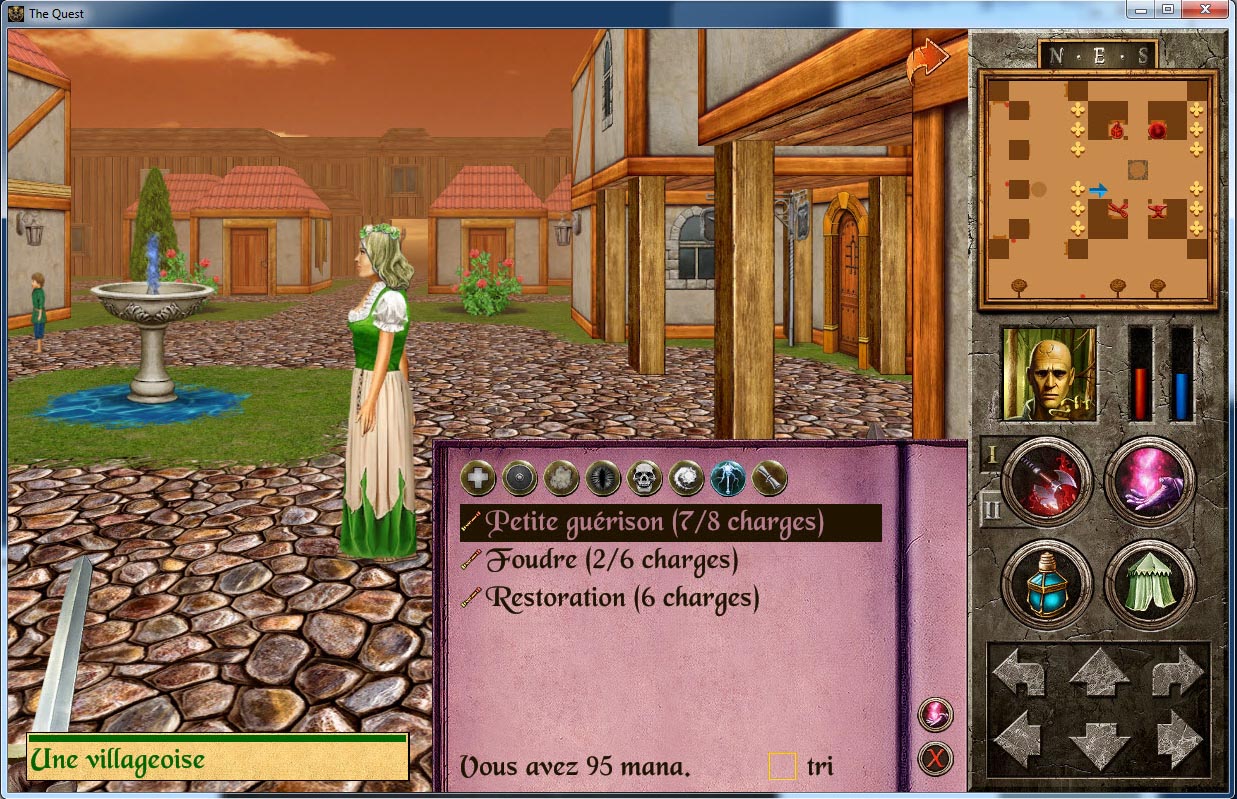Image resolution: width=1237 pixels, height=799 pixels.
Task: Open the skull spell category
Action: pos(645,479)
